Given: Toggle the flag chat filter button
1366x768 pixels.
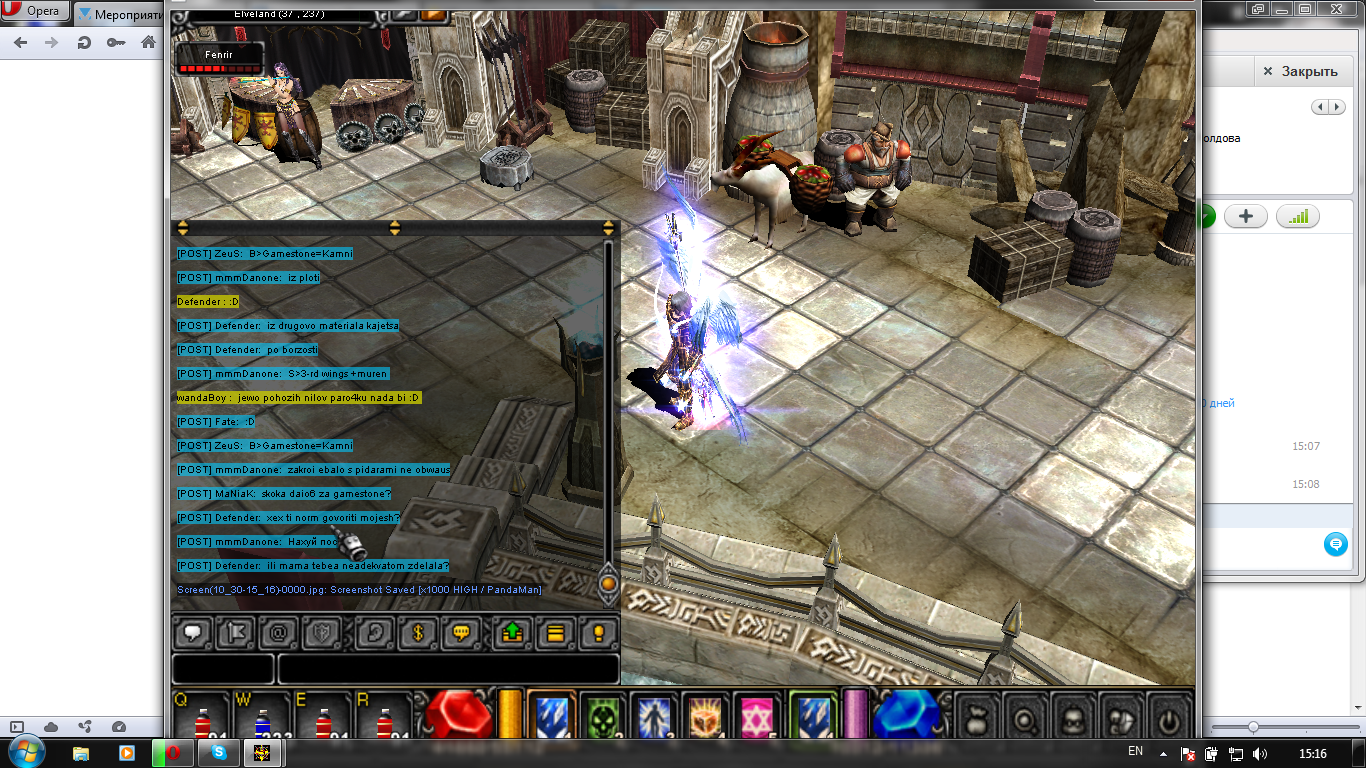Looking at the screenshot, I should click(237, 633).
